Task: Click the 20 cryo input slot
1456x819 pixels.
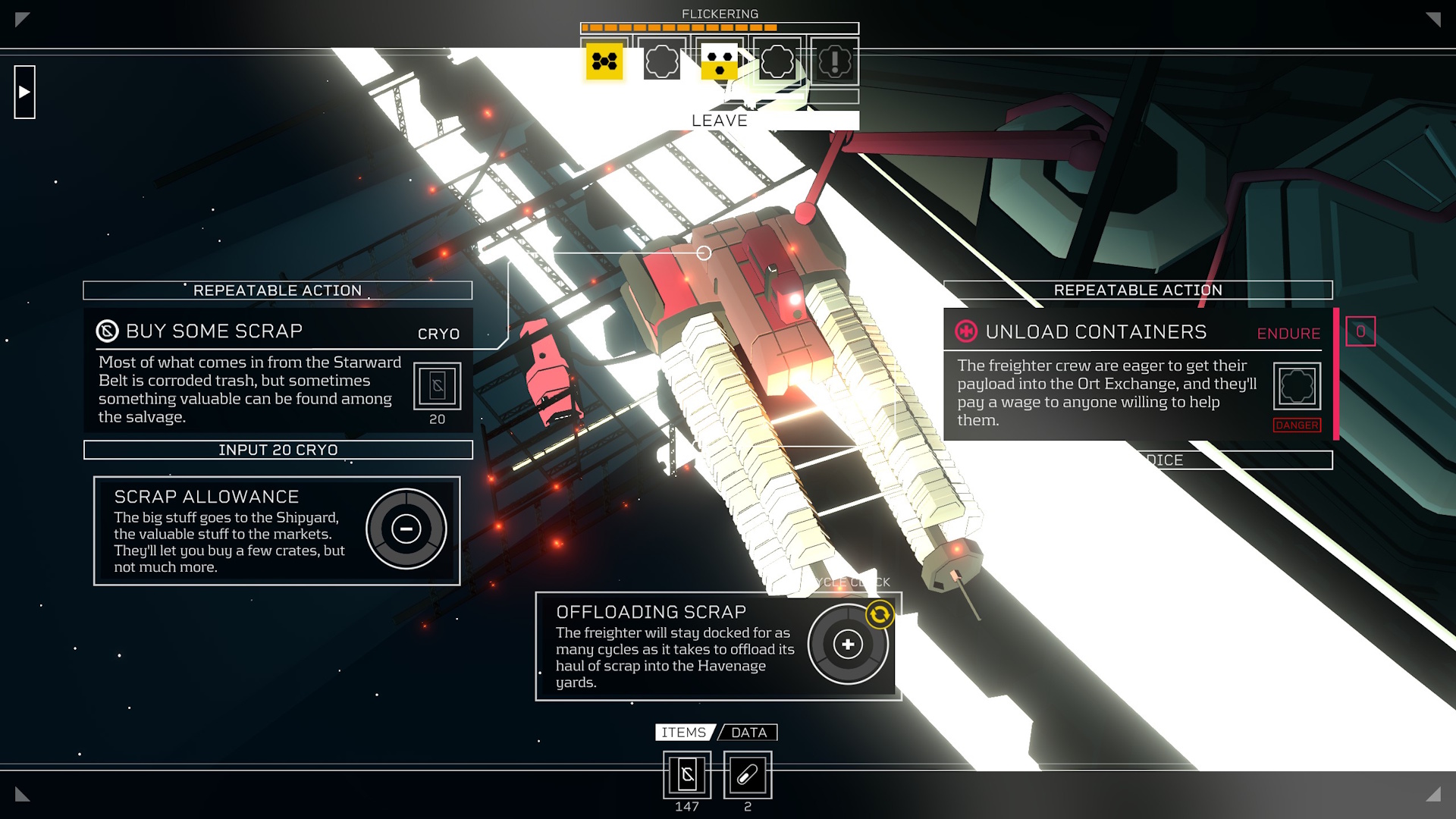Action: 437,386
